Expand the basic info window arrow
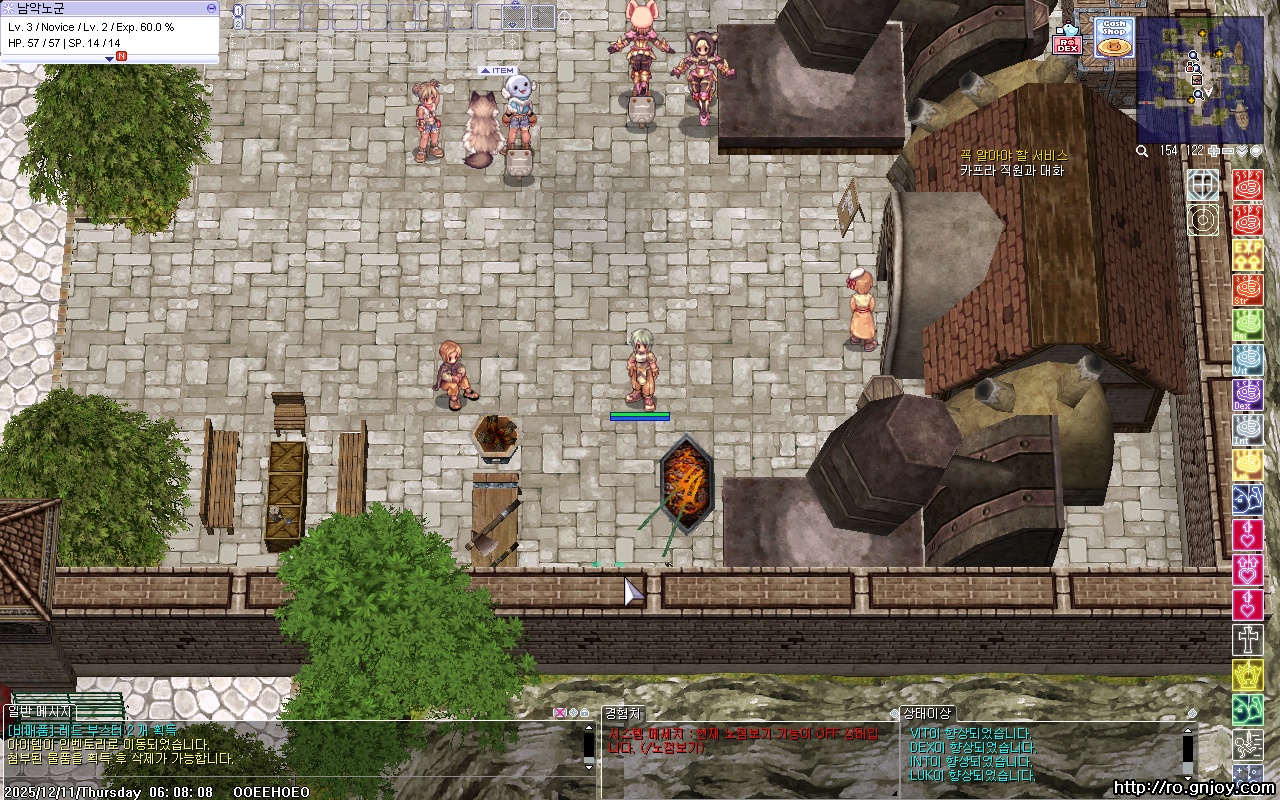This screenshot has width=1280, height=800. (x=110, y=58)
